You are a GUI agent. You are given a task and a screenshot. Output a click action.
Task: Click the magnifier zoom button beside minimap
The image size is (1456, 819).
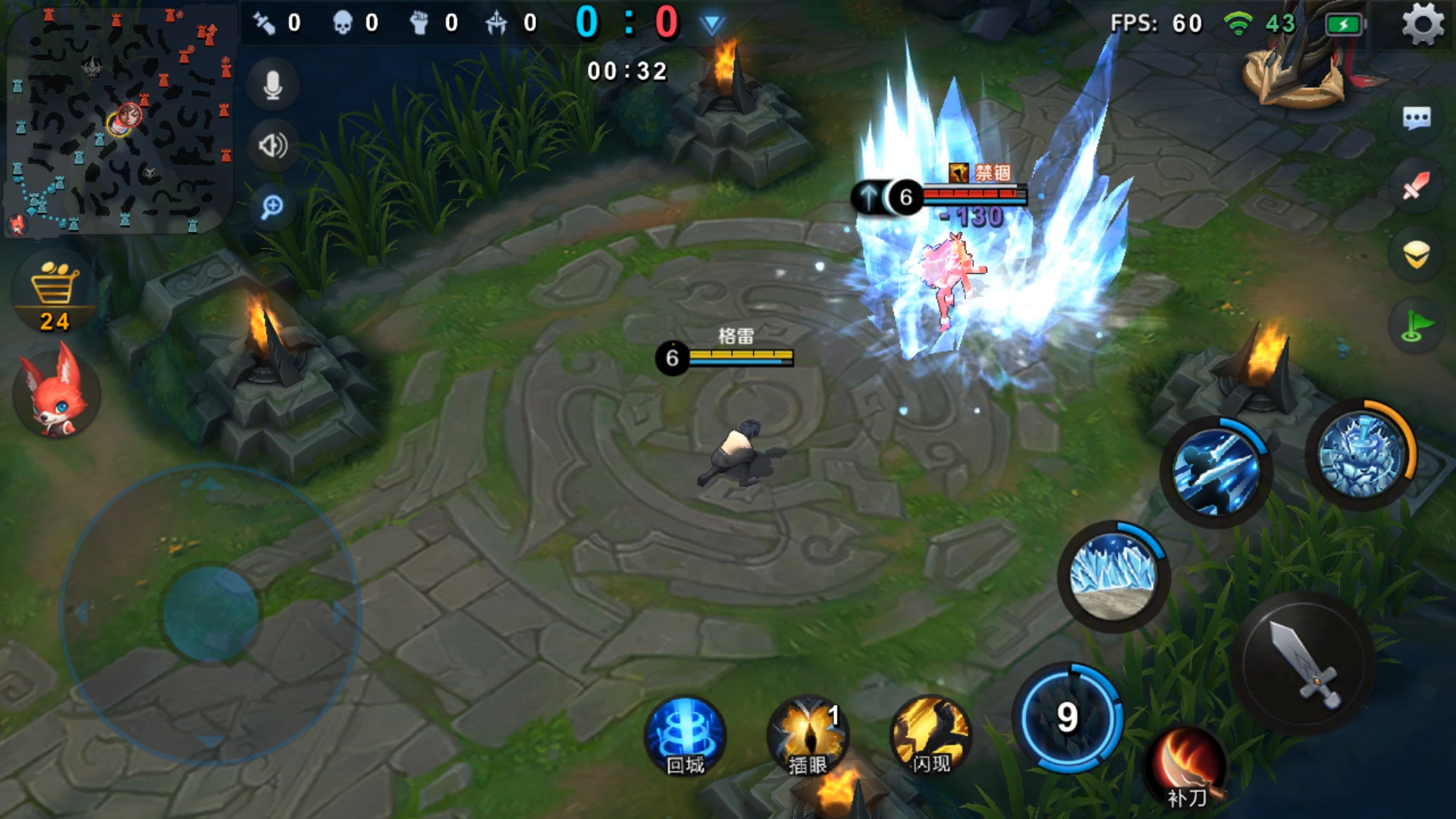[272, 206]
